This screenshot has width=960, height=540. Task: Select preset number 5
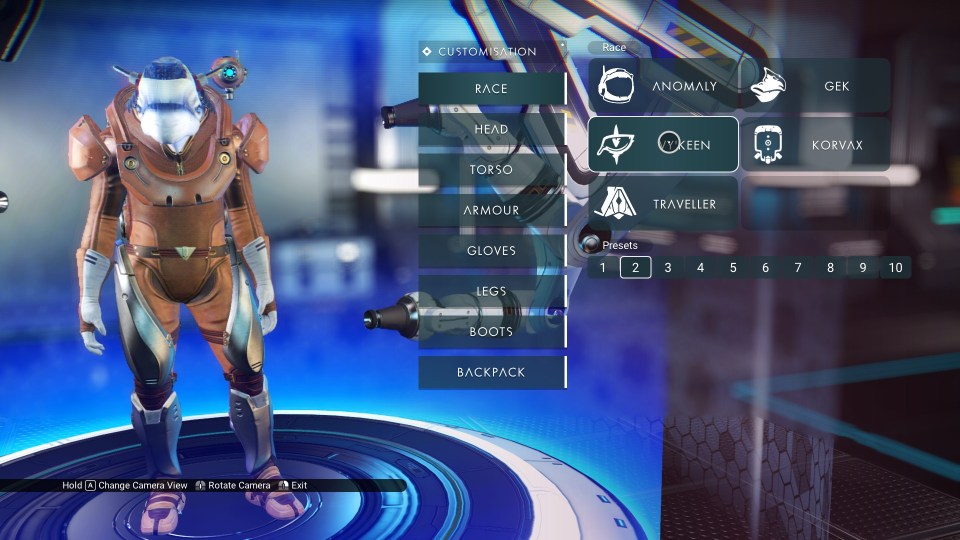733,267
